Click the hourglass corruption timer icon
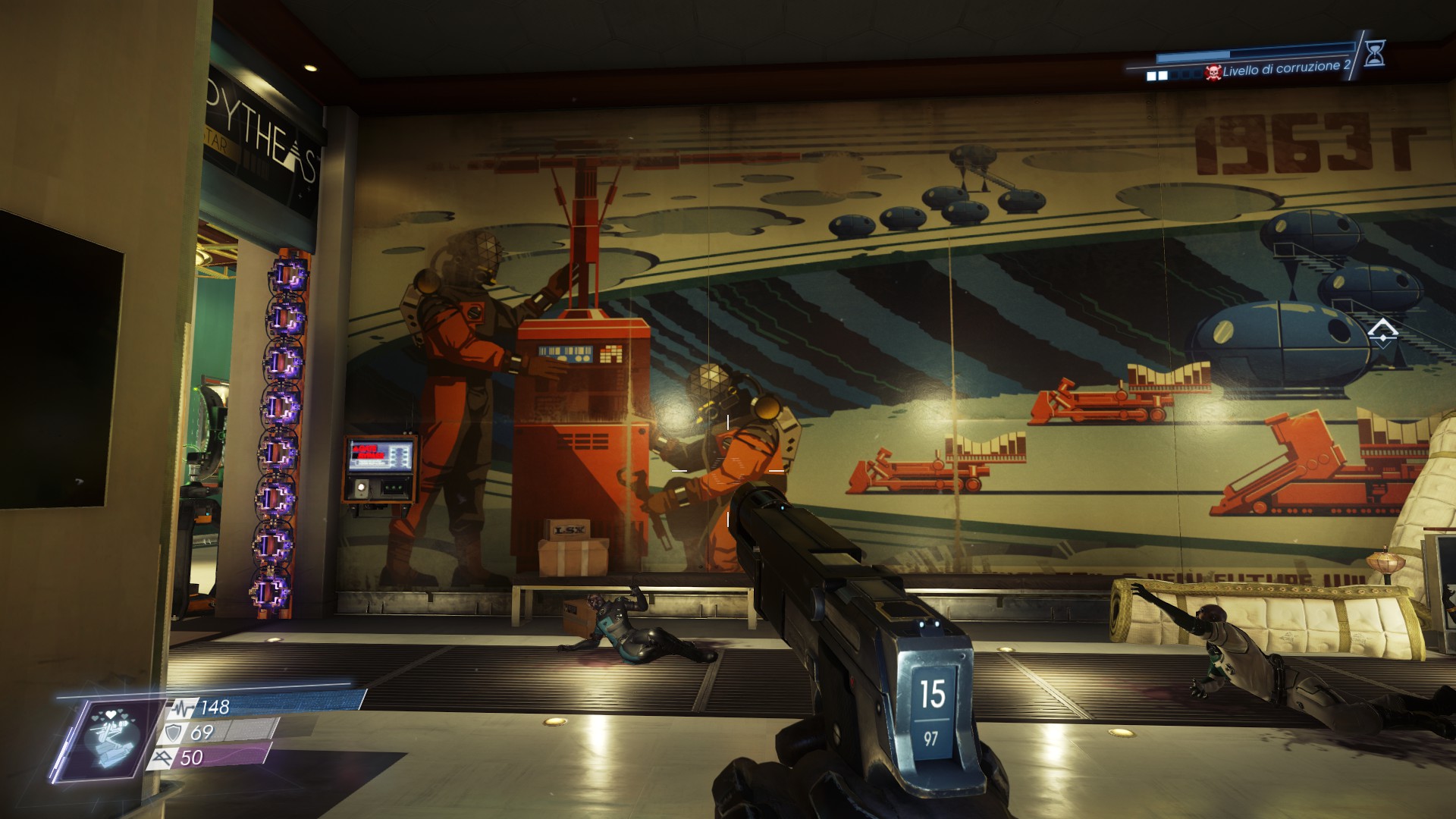The image size is (1456, 819). tap(1374, 53)
